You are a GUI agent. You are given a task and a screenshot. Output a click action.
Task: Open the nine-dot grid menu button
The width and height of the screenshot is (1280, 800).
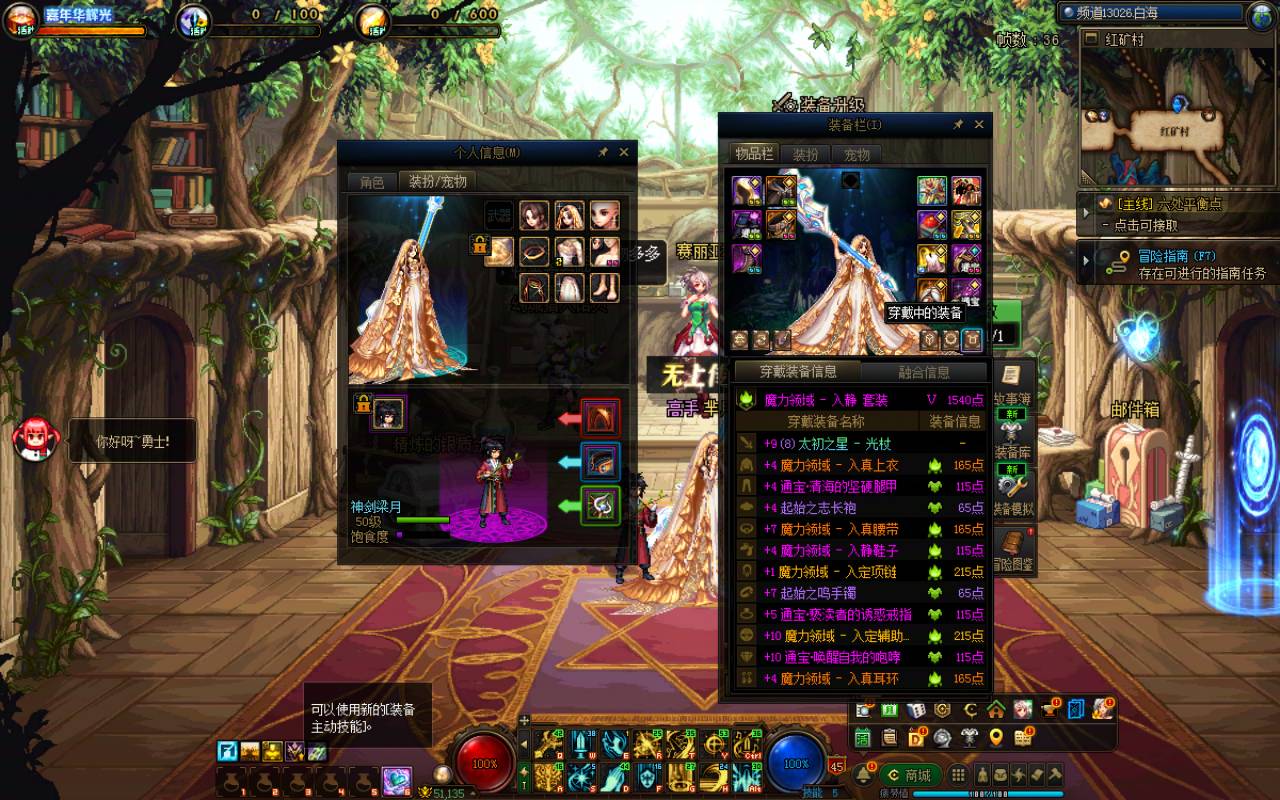(x=958, y=775)
